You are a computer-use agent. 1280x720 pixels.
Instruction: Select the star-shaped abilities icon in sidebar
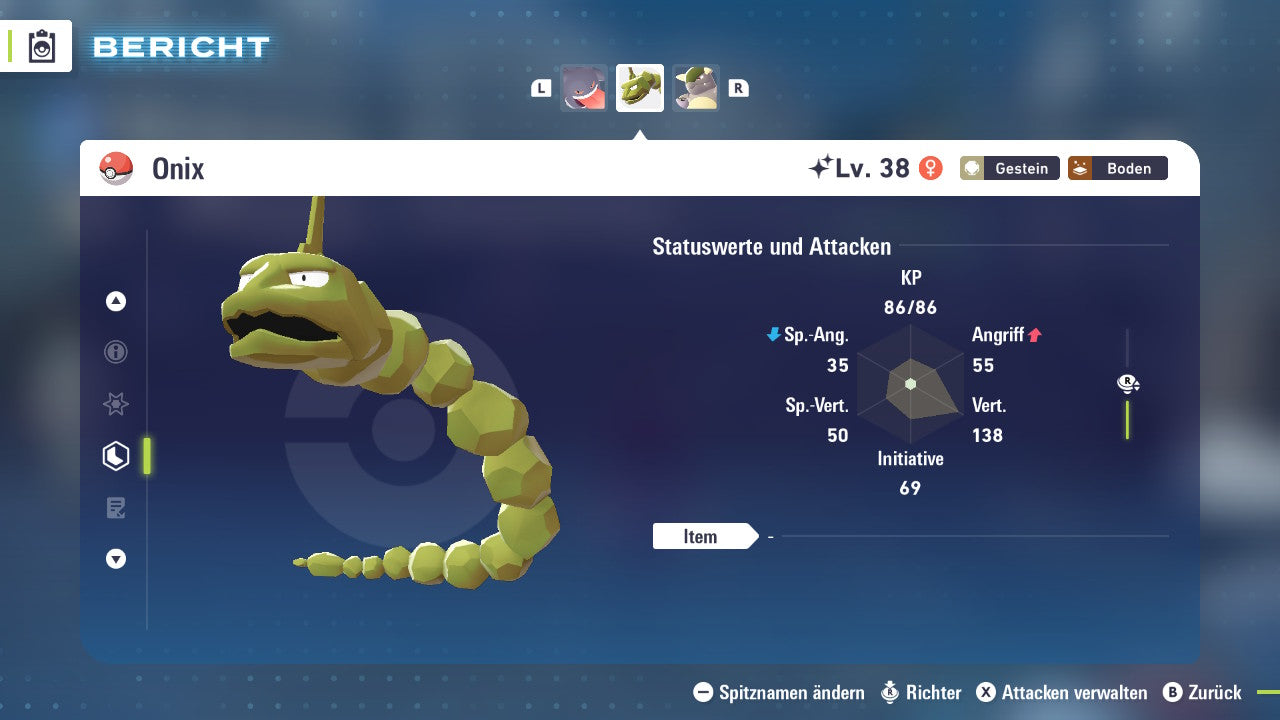point(116,404)
